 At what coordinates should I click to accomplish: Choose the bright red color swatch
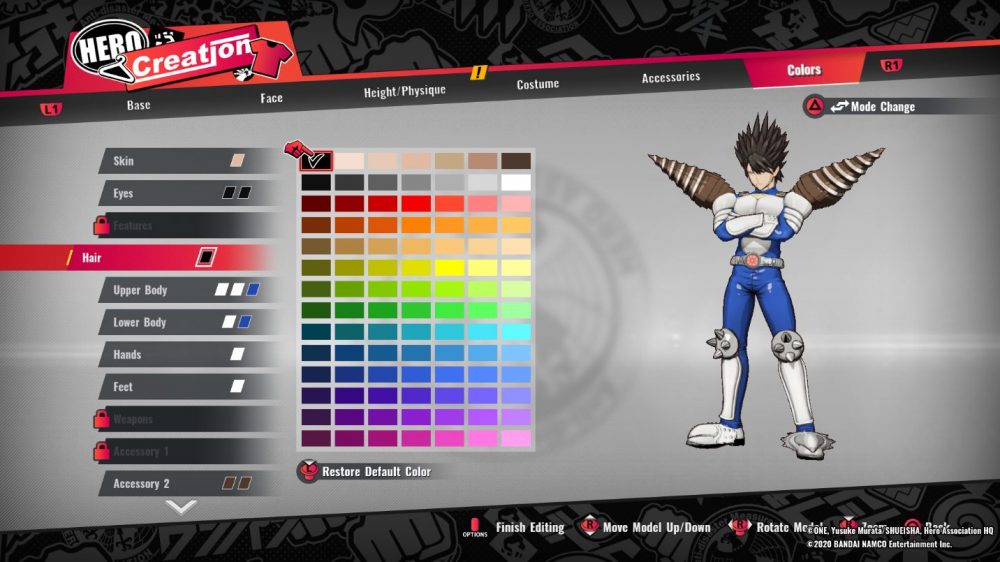[416, 204]
